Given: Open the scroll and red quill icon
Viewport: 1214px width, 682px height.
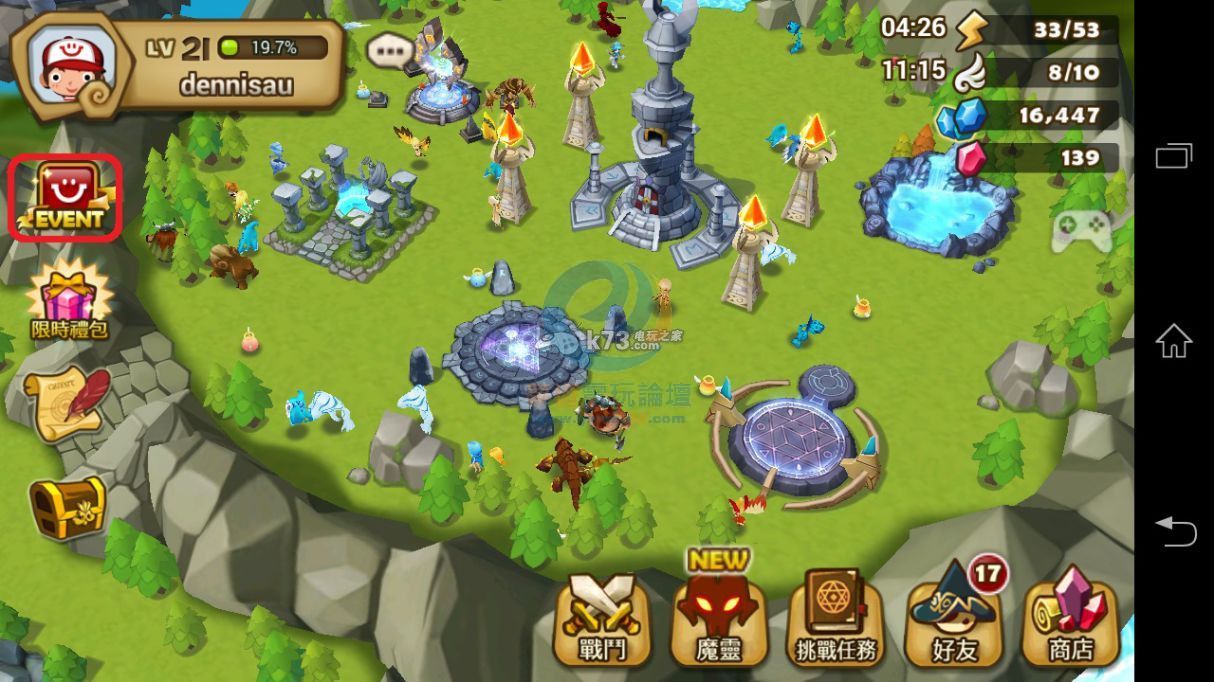Looking at the screenshot, I should coord(68,401).
